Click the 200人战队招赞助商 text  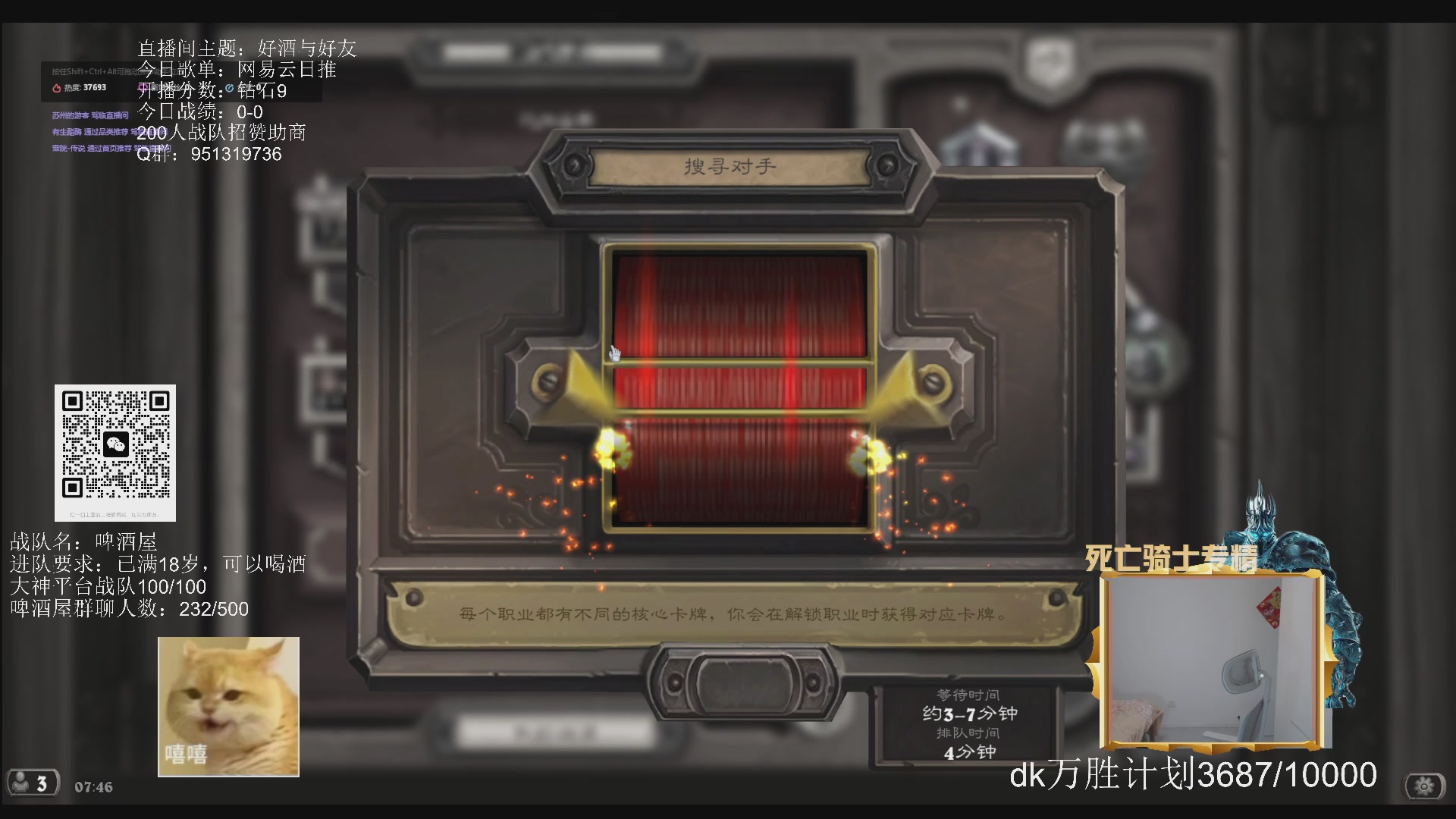click(222, 133)
